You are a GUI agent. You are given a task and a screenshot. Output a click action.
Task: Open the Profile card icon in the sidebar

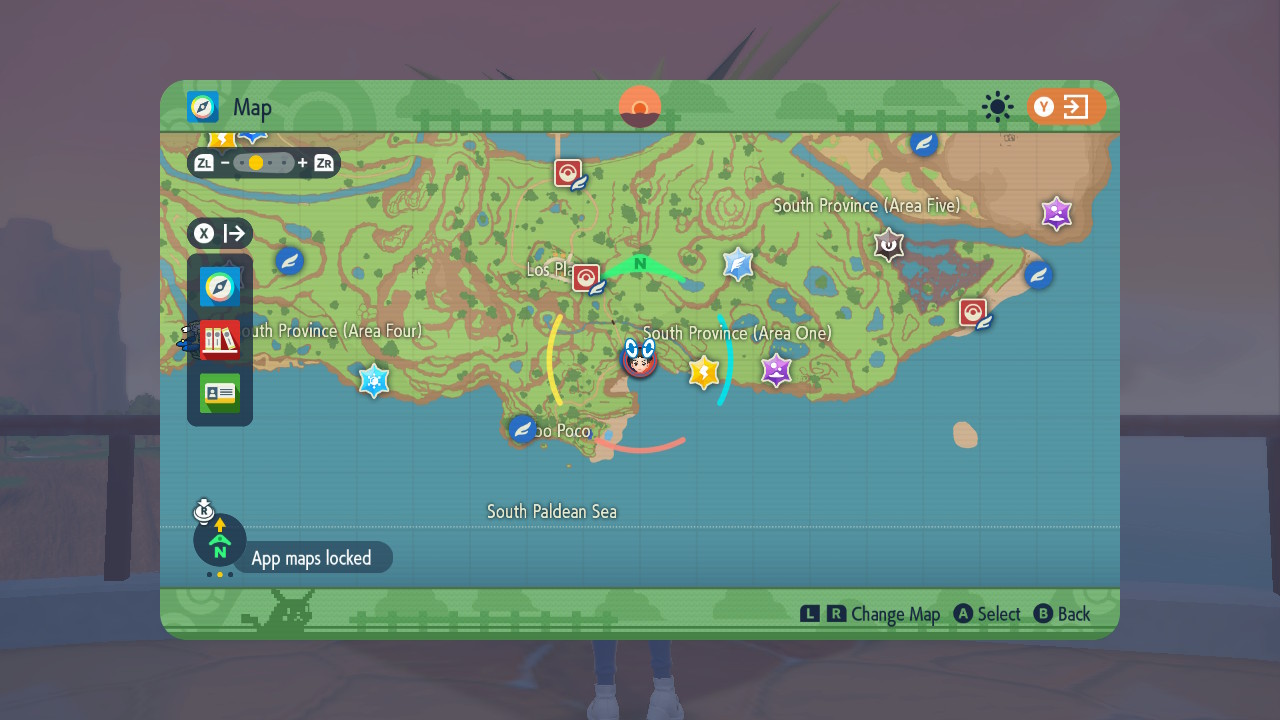tap(219, 393)
